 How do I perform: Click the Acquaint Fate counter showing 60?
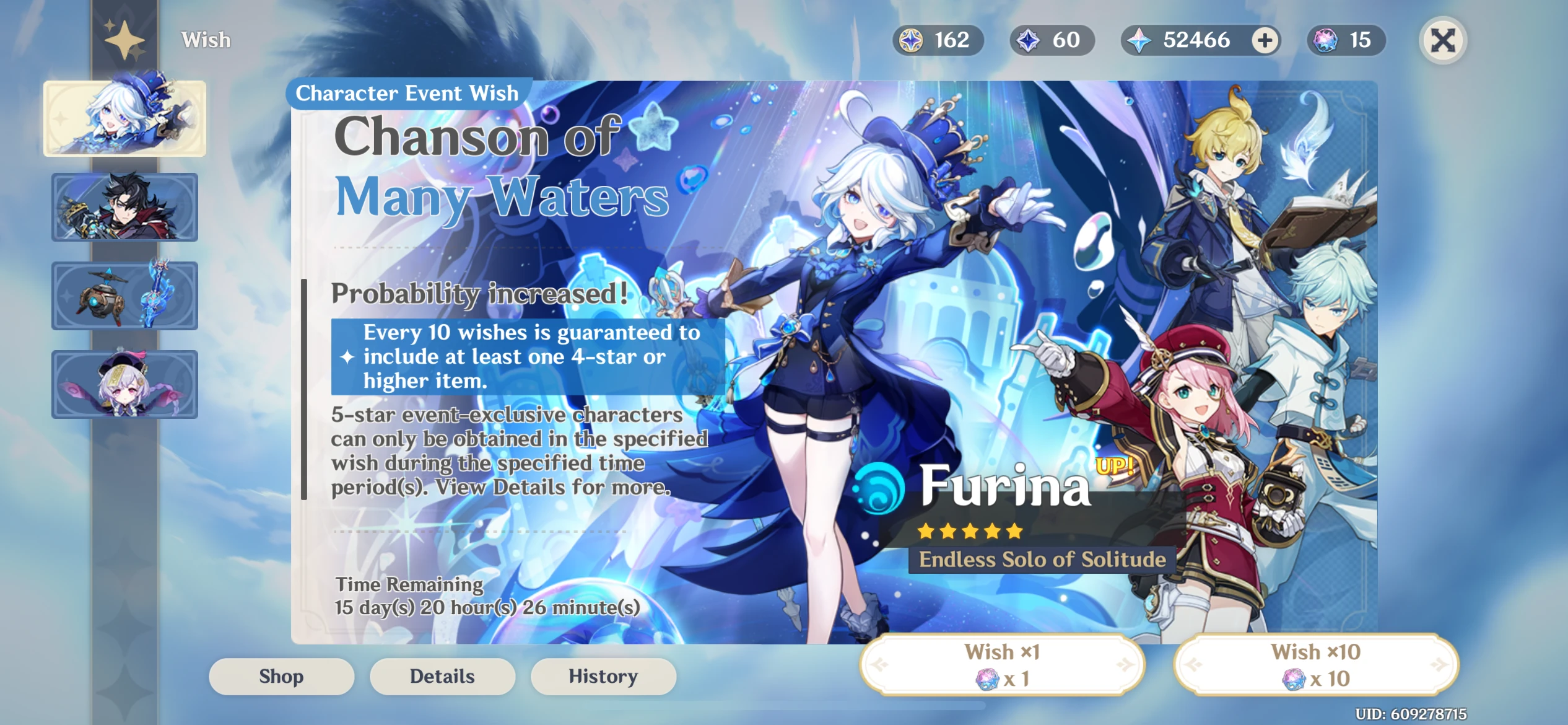[x=1052, y=40]
